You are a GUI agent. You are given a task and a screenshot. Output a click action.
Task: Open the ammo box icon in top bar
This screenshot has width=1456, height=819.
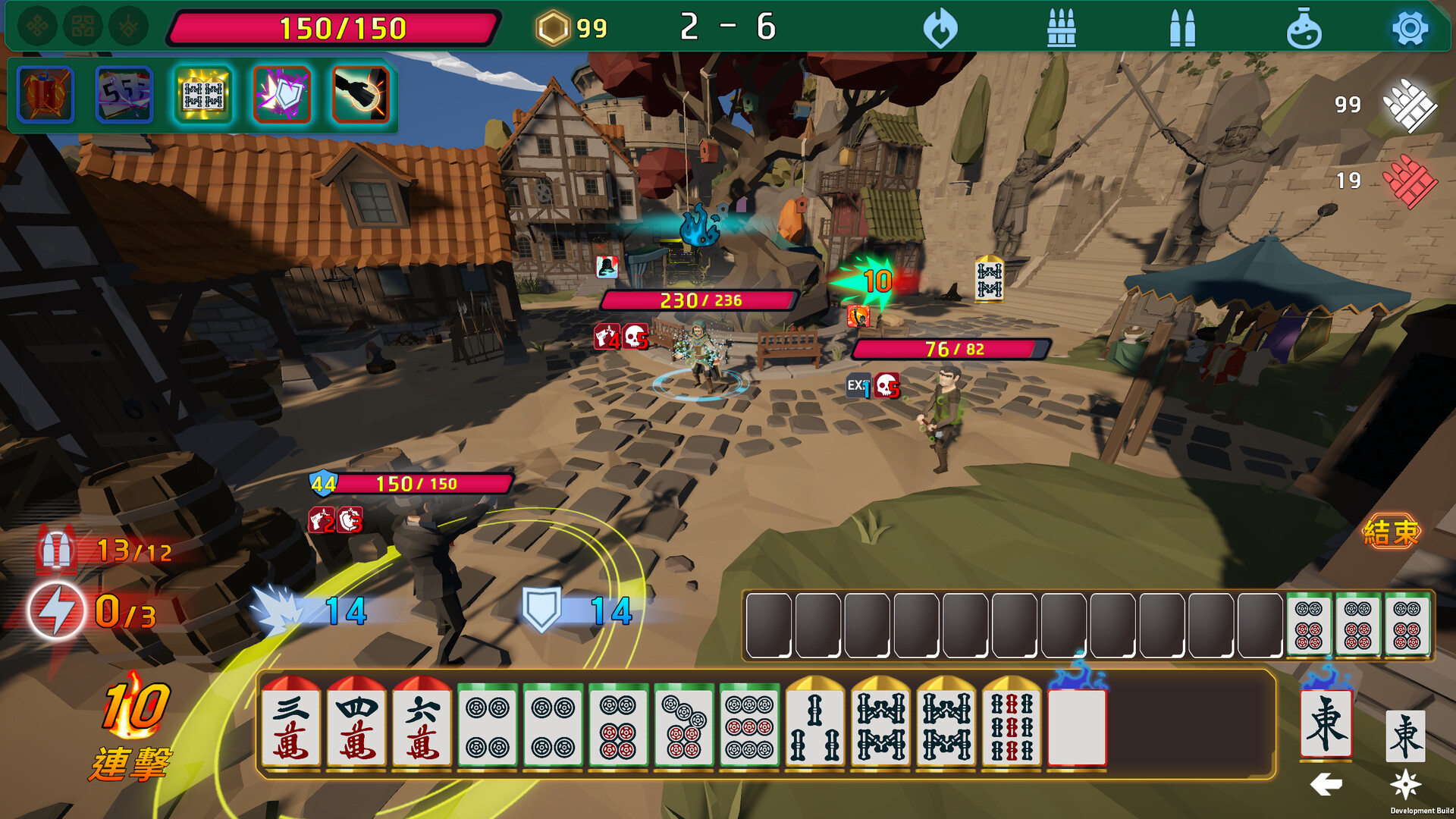coord(1061,29)
